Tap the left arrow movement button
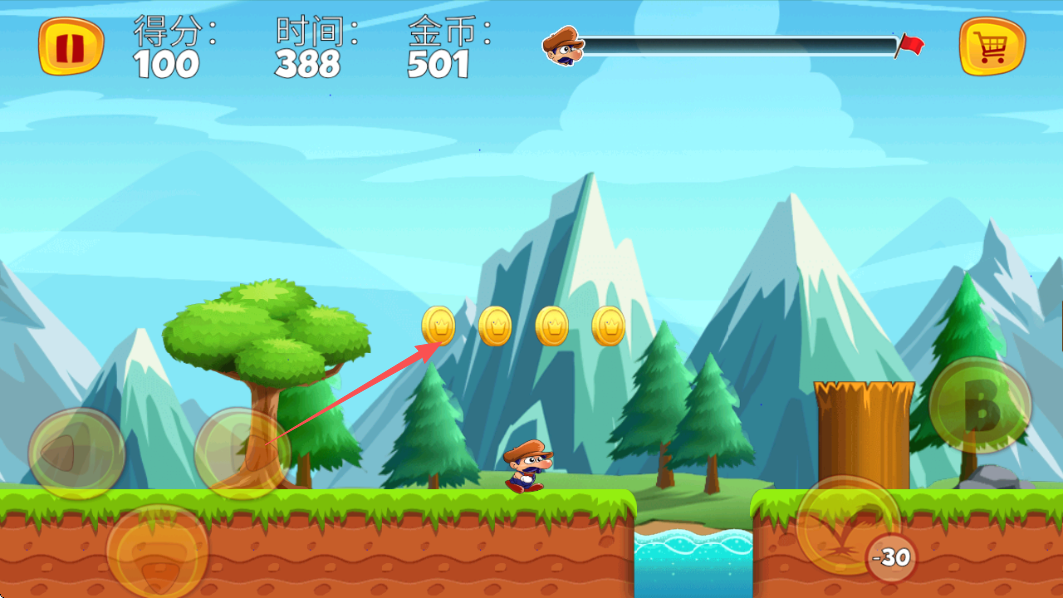The height and width of the screenshot is (598, 1063). point(76,455)
